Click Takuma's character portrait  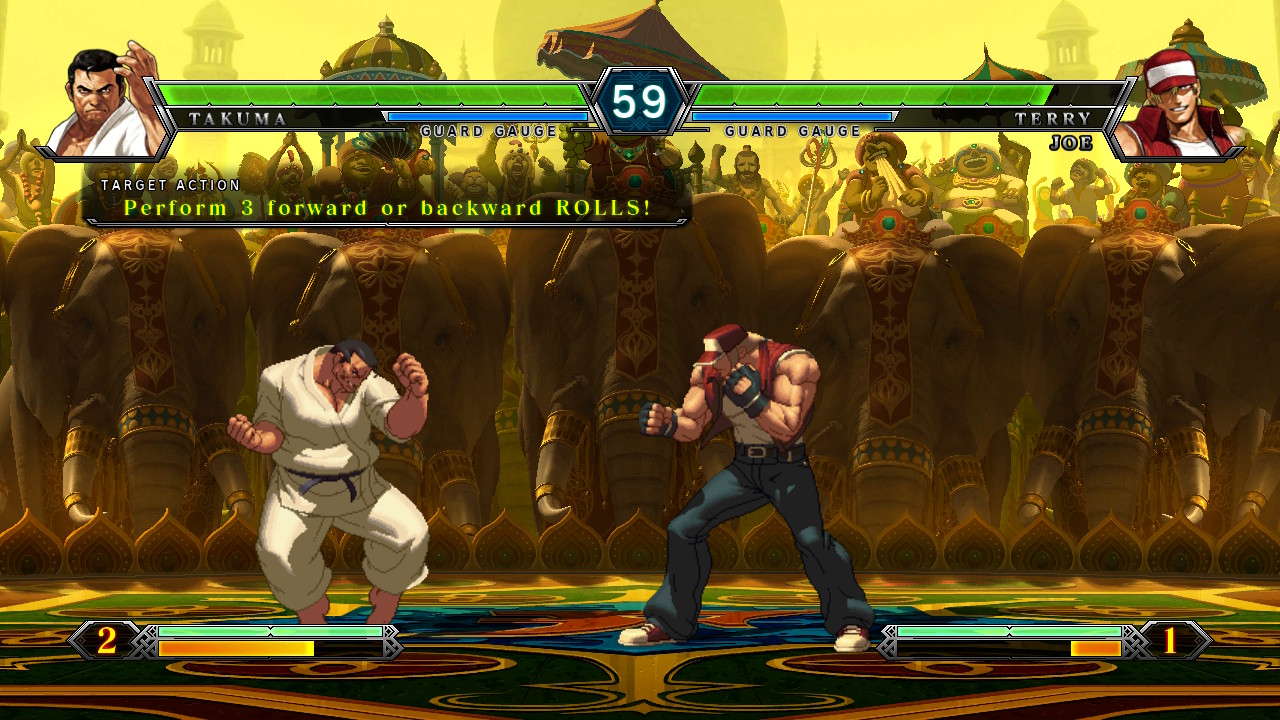(105, 103)
